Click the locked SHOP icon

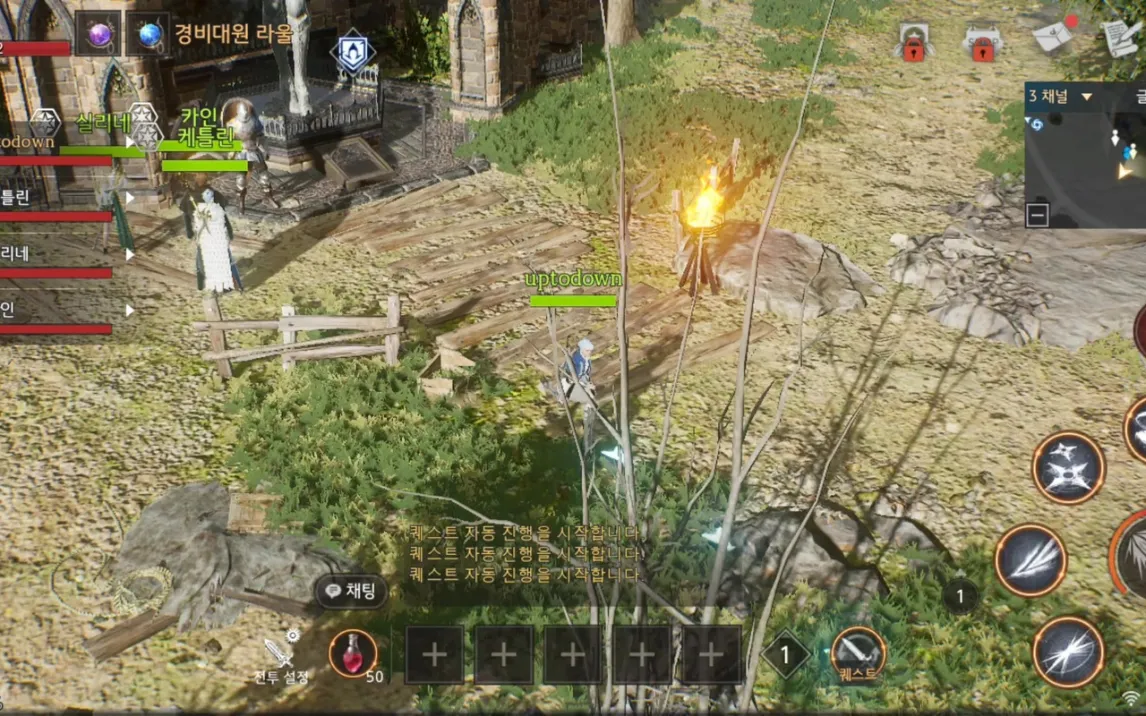coord(982,44)
